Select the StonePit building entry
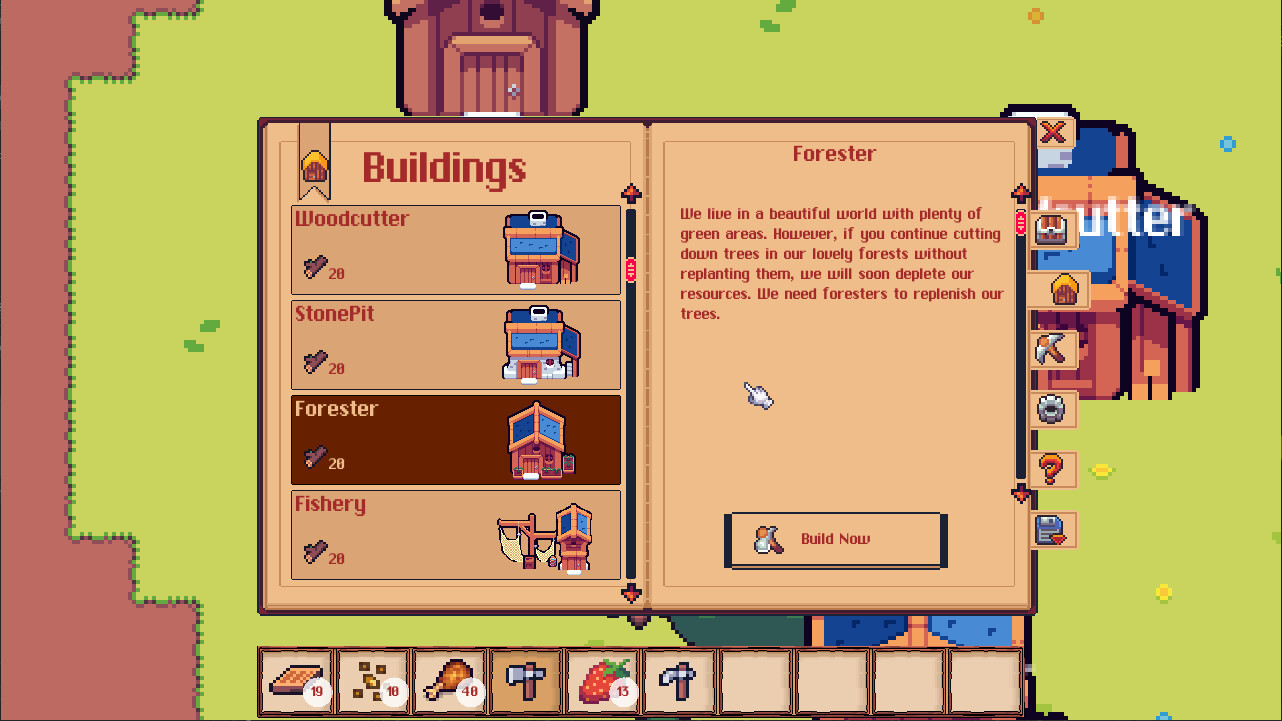This screenshot has width=1282, height=721. pos(455,344)
